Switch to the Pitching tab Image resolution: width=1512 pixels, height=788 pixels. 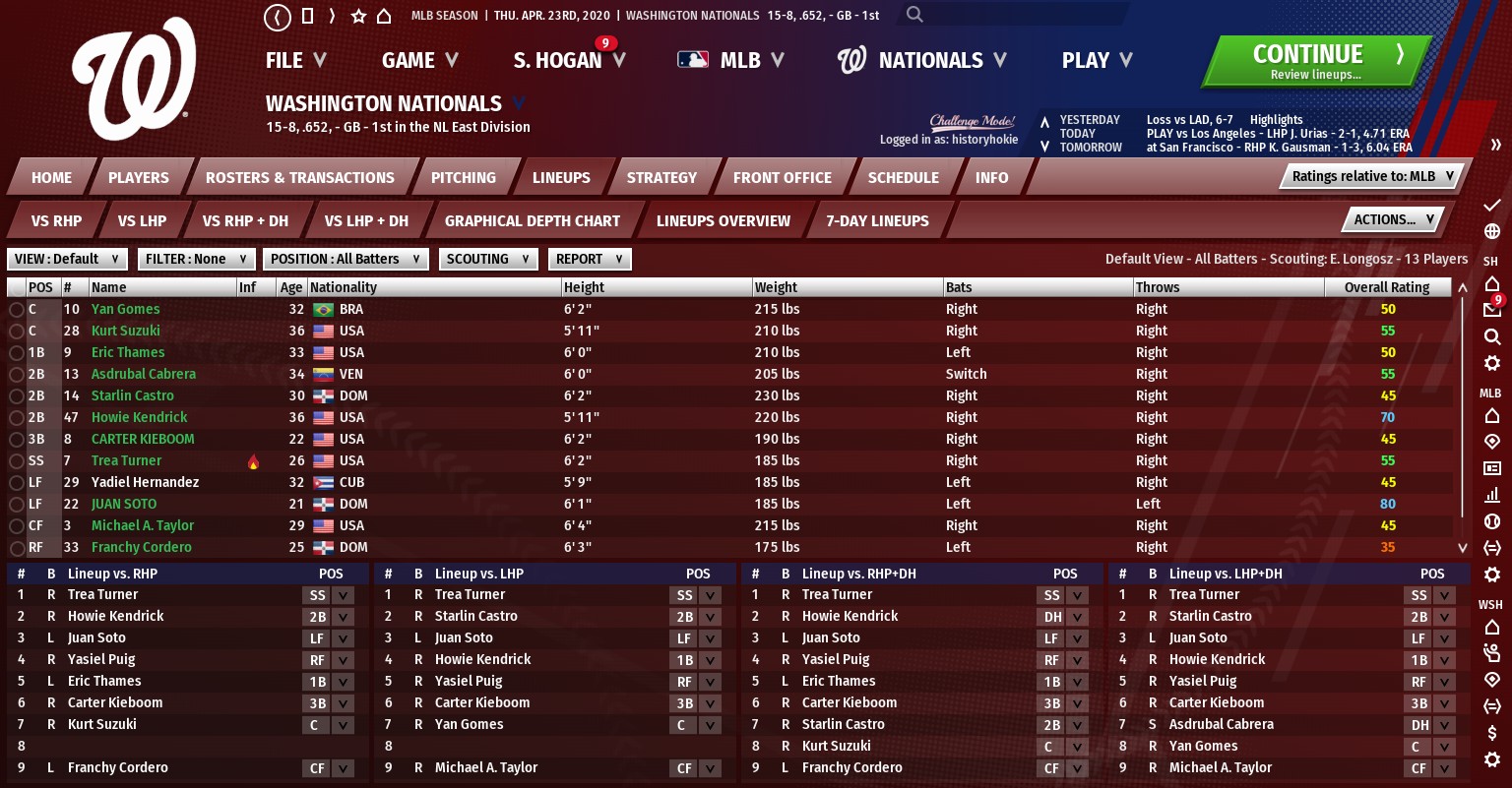(463, 178)
